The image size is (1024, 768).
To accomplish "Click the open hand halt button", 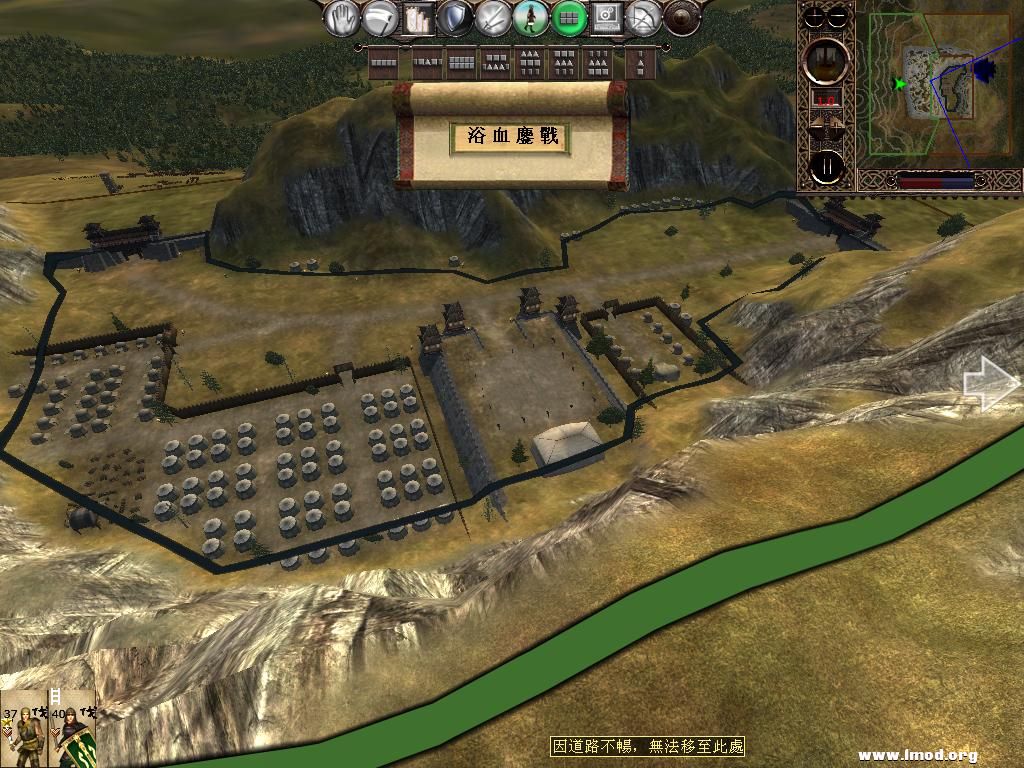I will pyautogui.click(x=342, y=18).
